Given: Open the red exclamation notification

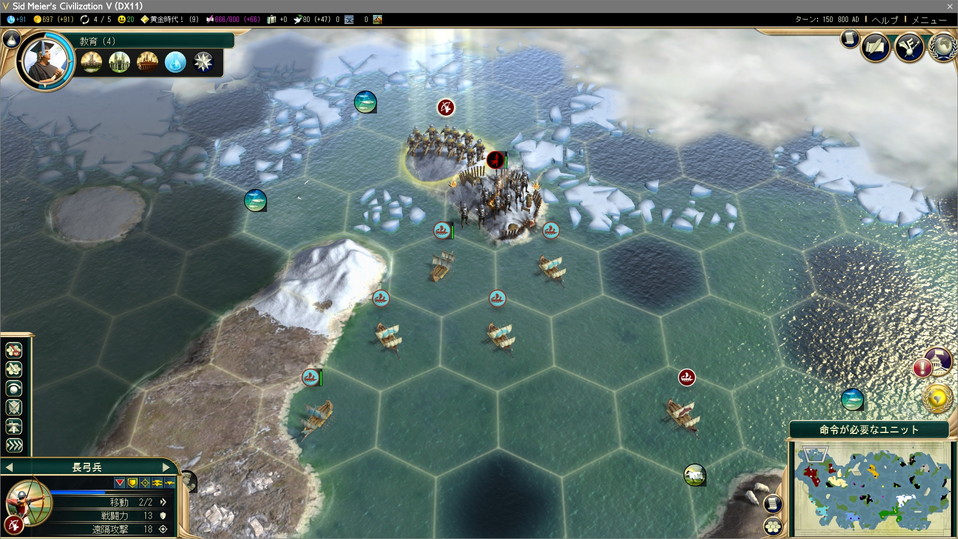Looking at the screenshot, I should [922, 367].
